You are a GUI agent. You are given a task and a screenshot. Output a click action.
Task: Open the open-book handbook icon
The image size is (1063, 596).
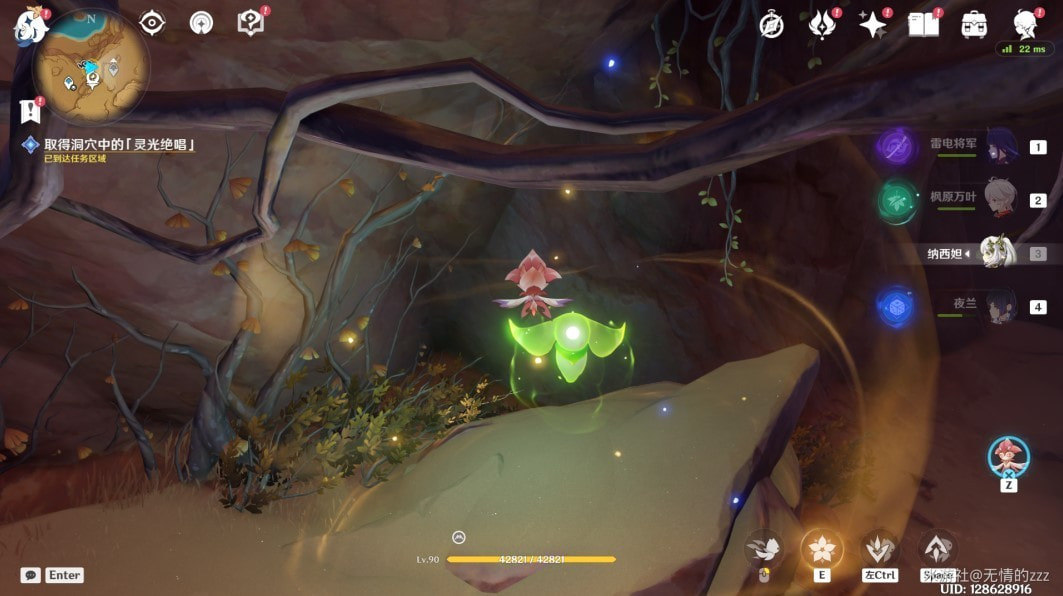click(923, 26)
